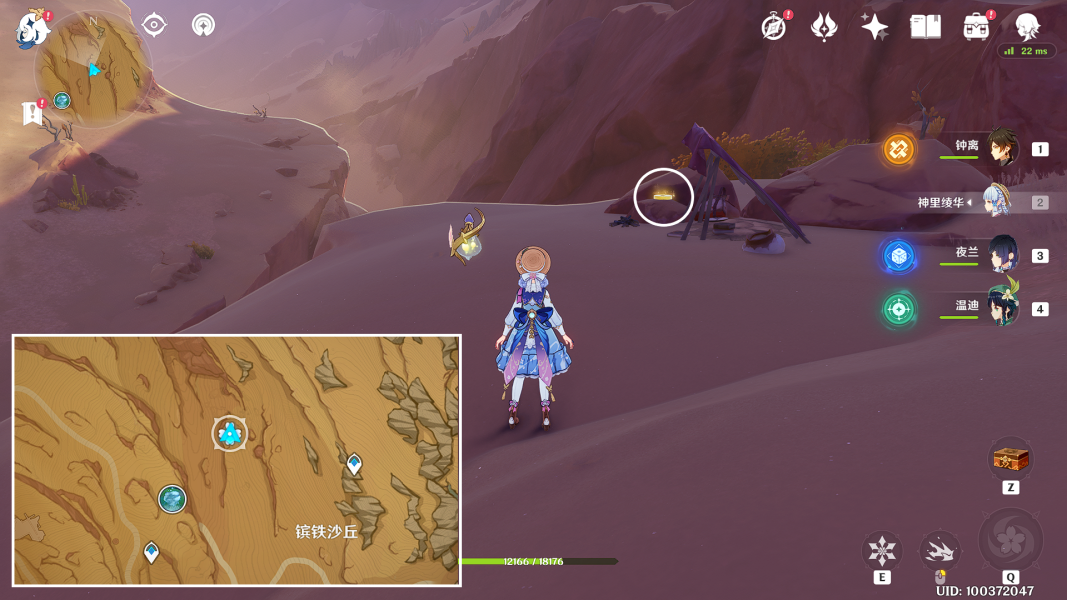Open the character screen head icon
The image size is (1067, 600).
click(1027, 27)
